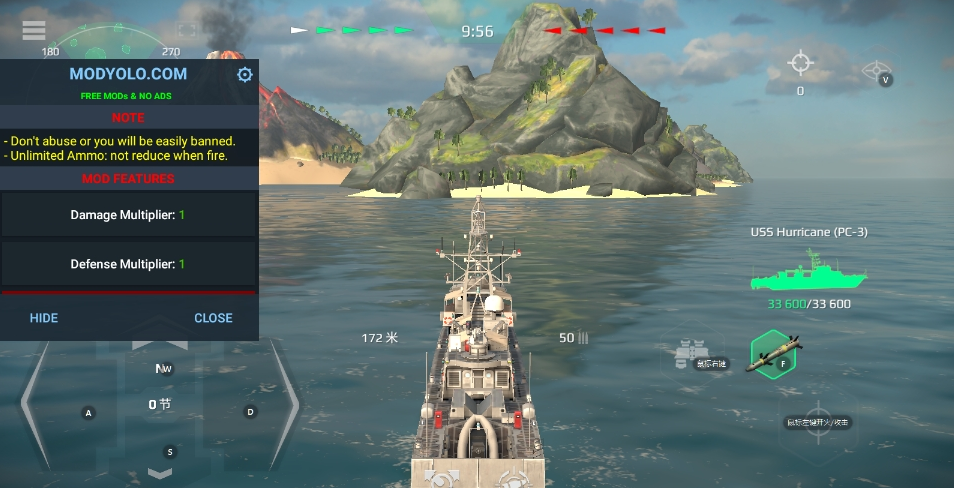
Task: Close the mod menu panel
Action: [x=213, y=318]
